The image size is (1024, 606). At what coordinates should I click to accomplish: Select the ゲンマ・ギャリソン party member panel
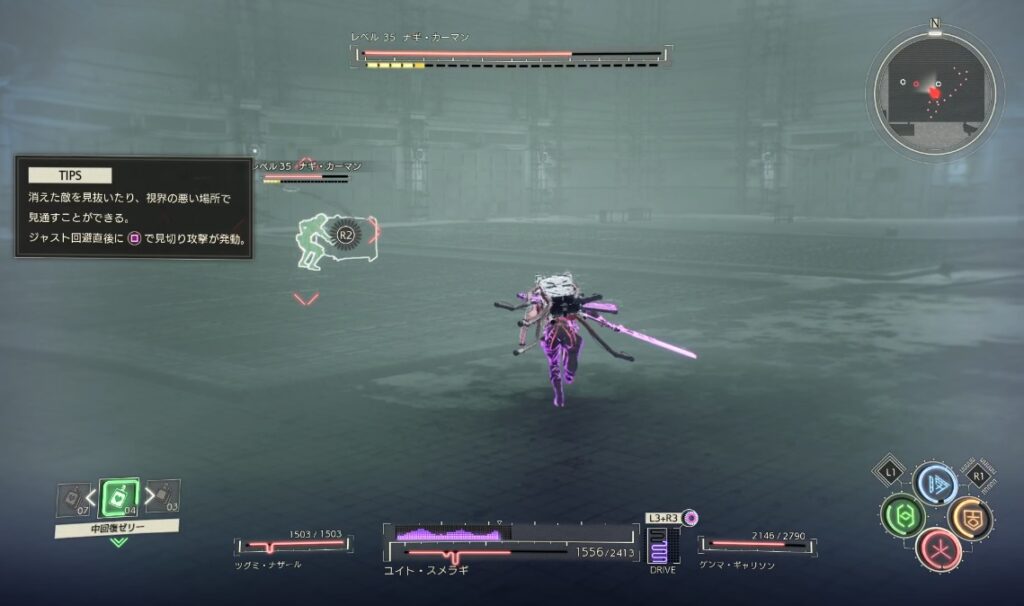pos(757,548)
